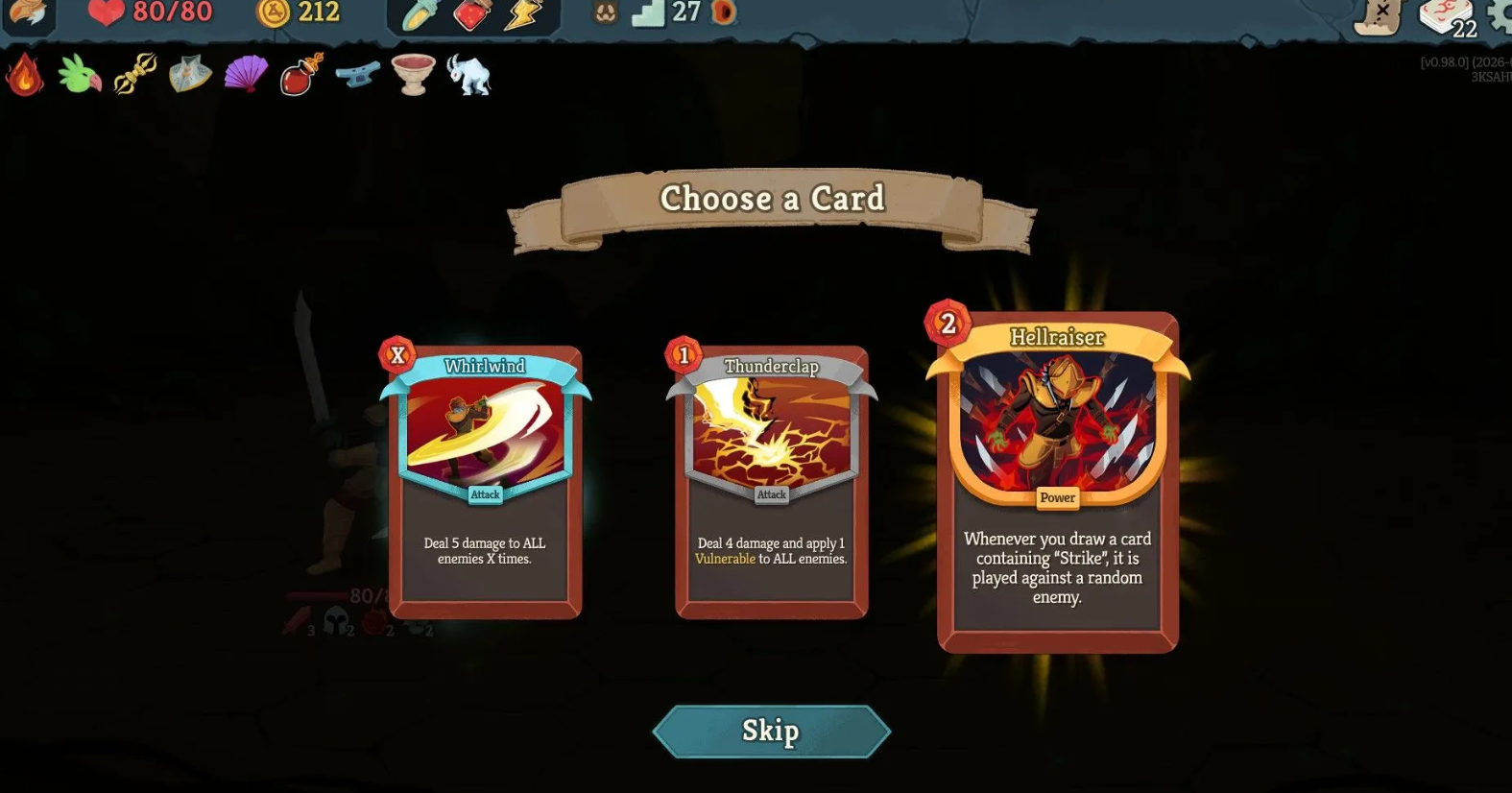
Task: Use the lightning bolt potion
Action: pos(524,14)
